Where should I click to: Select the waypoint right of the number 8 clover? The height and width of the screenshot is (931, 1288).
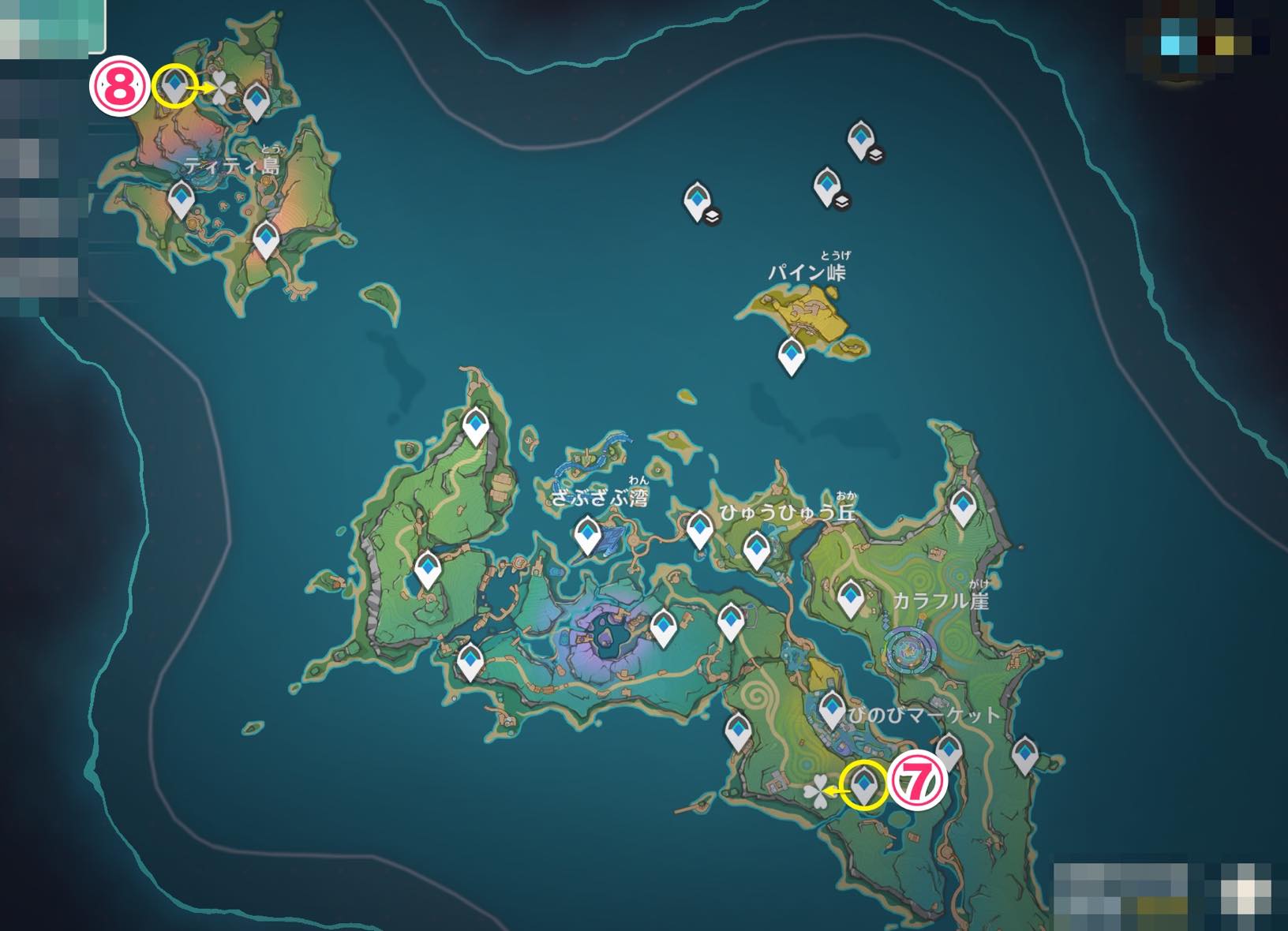pyautogui.click(x=256, y=101)
